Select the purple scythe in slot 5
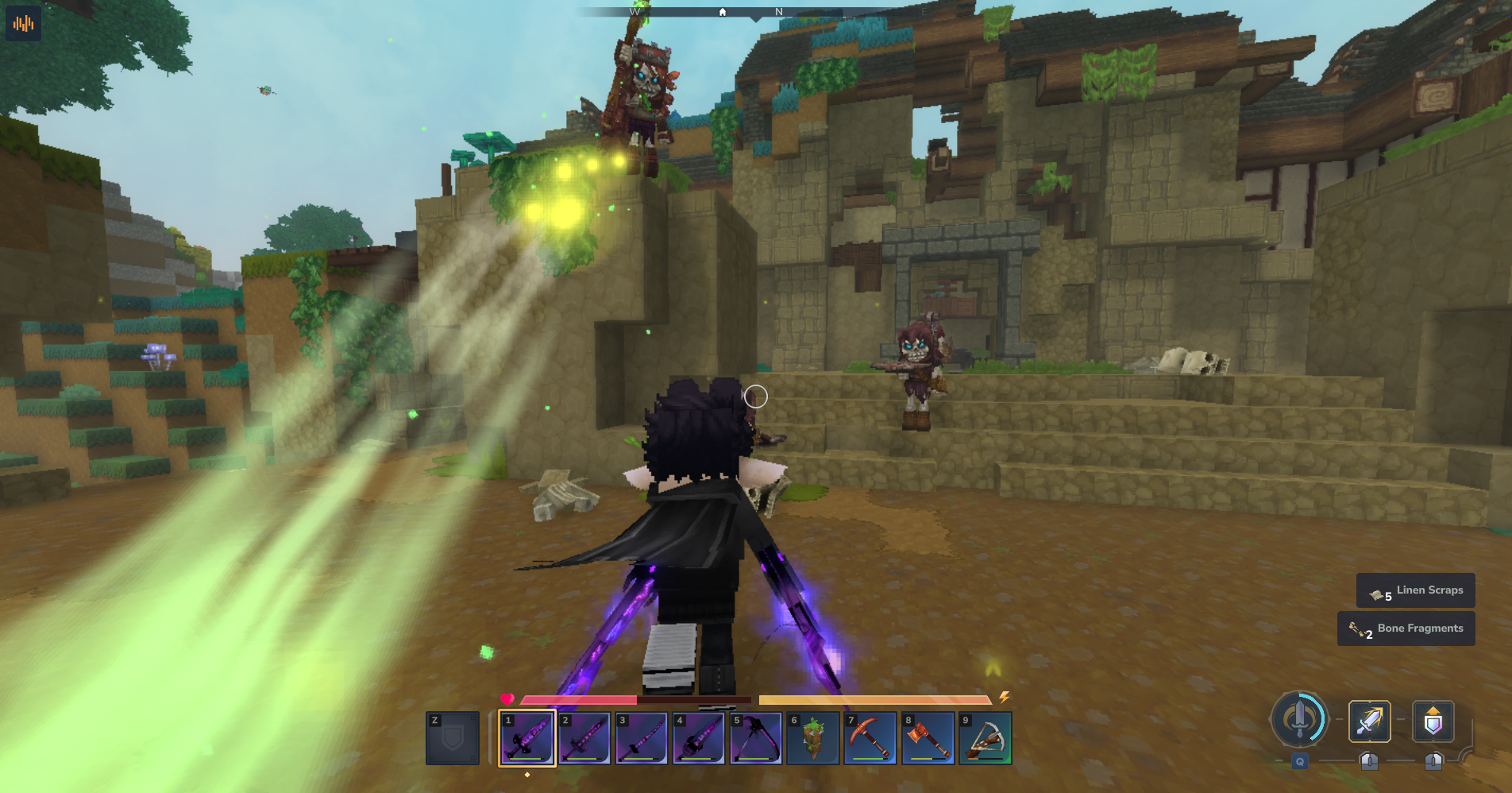Image resolution: width=1512 pixels, height=793 pixels. (756, 738)
